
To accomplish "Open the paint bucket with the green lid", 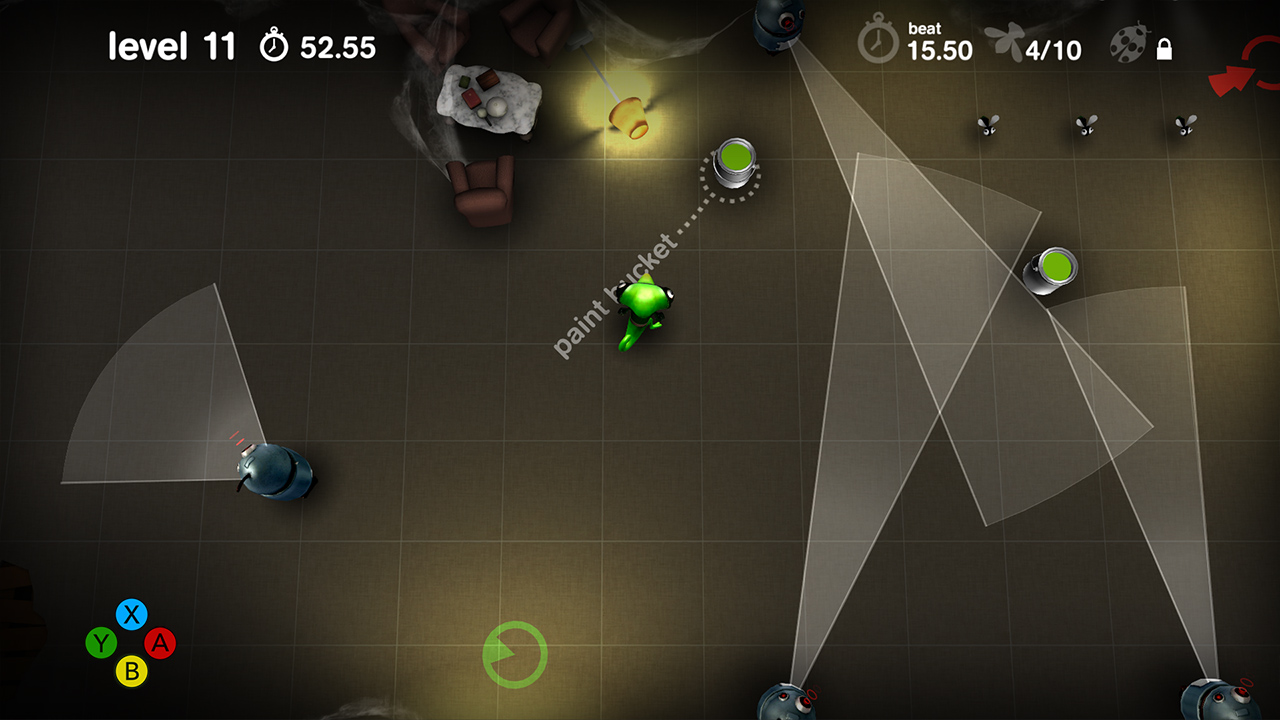I will coord(733,160).
